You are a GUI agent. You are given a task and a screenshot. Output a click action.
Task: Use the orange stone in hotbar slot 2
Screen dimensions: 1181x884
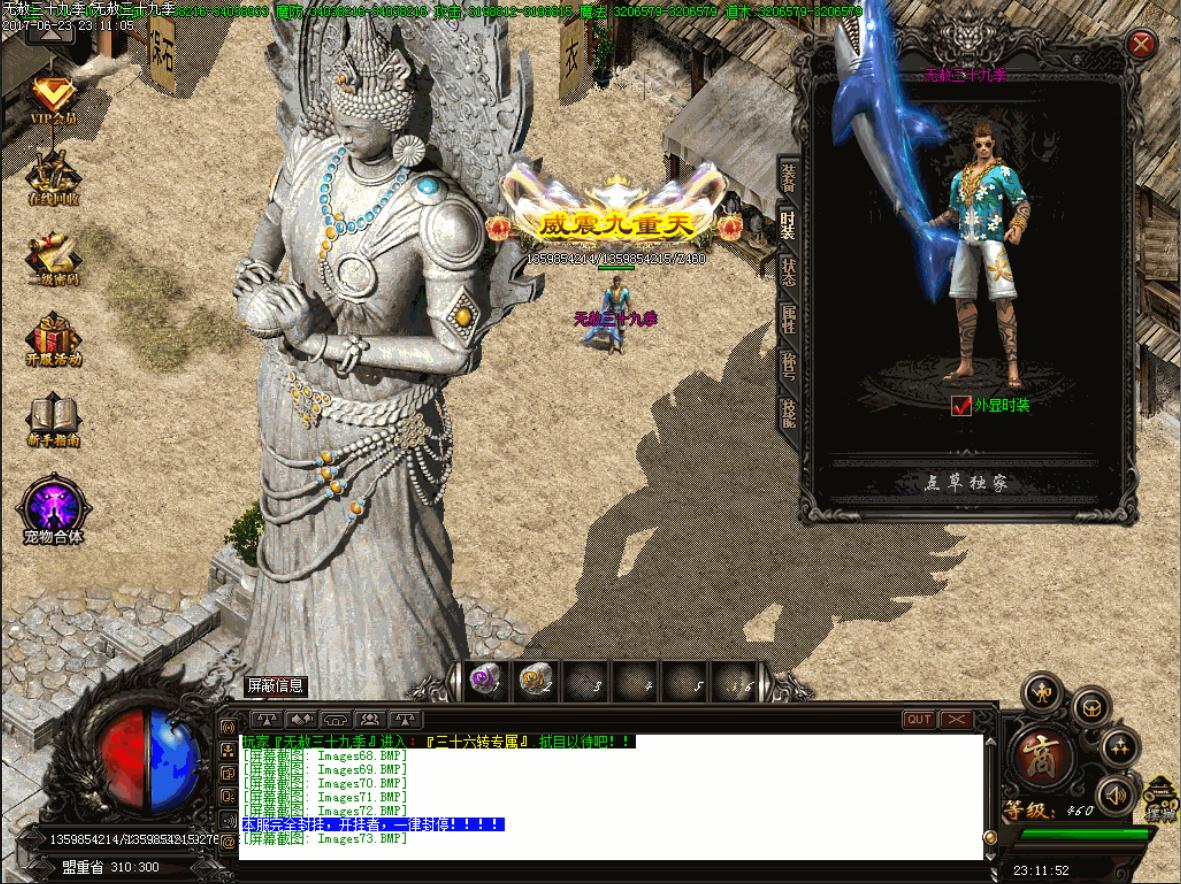click(535, 681)
